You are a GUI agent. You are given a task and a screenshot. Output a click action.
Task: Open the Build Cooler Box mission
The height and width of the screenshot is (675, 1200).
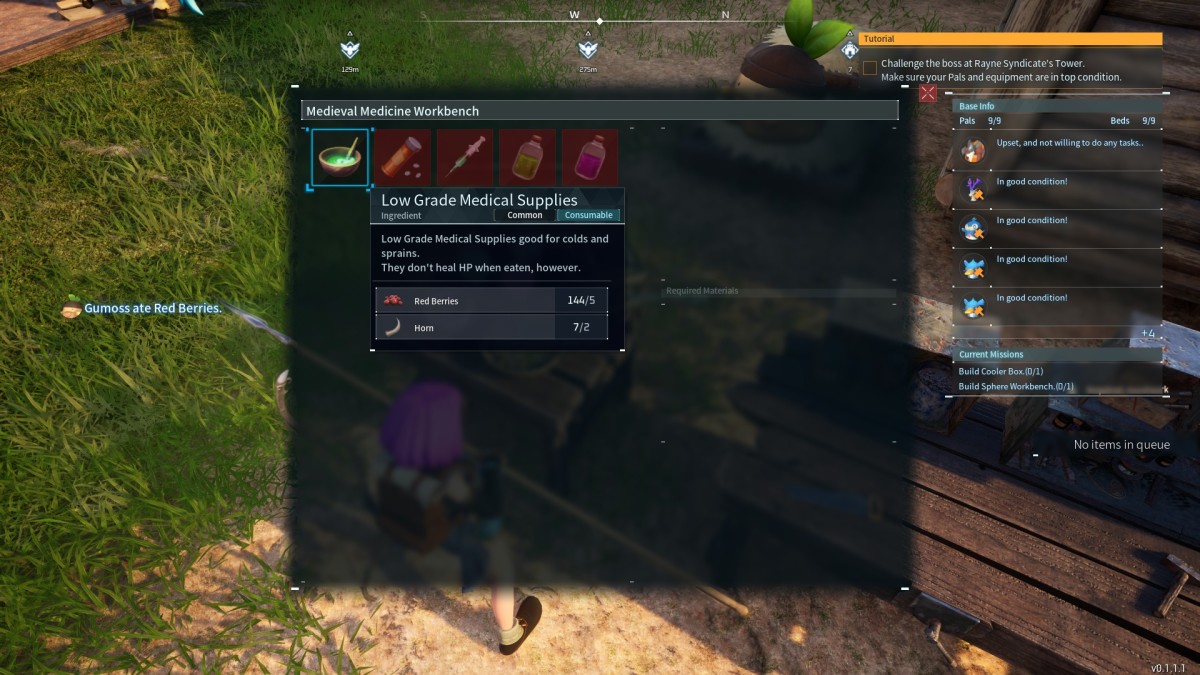(1002, 372)
